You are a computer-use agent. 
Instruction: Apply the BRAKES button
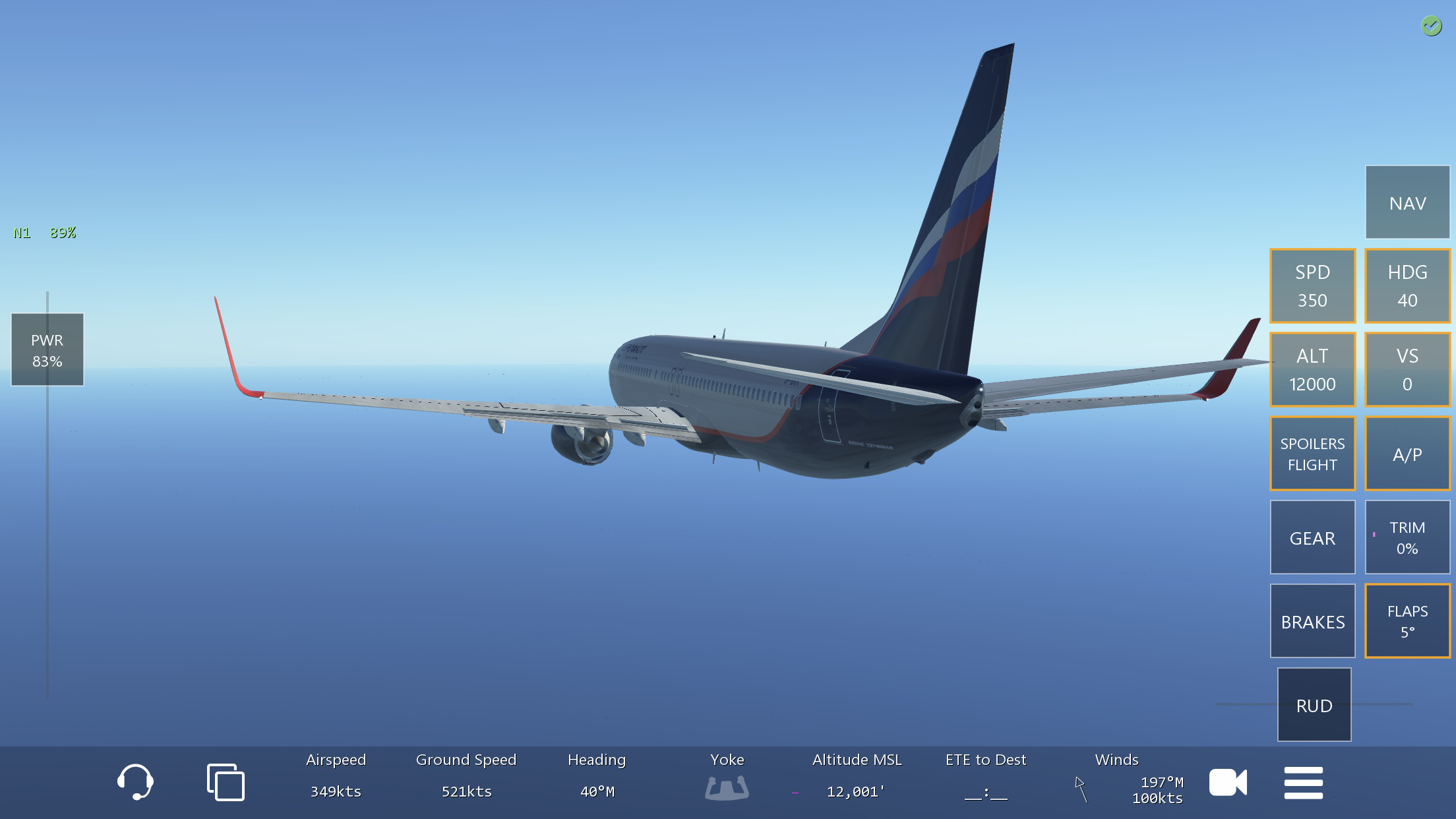pyautogui.click(x=1312, y=621)
